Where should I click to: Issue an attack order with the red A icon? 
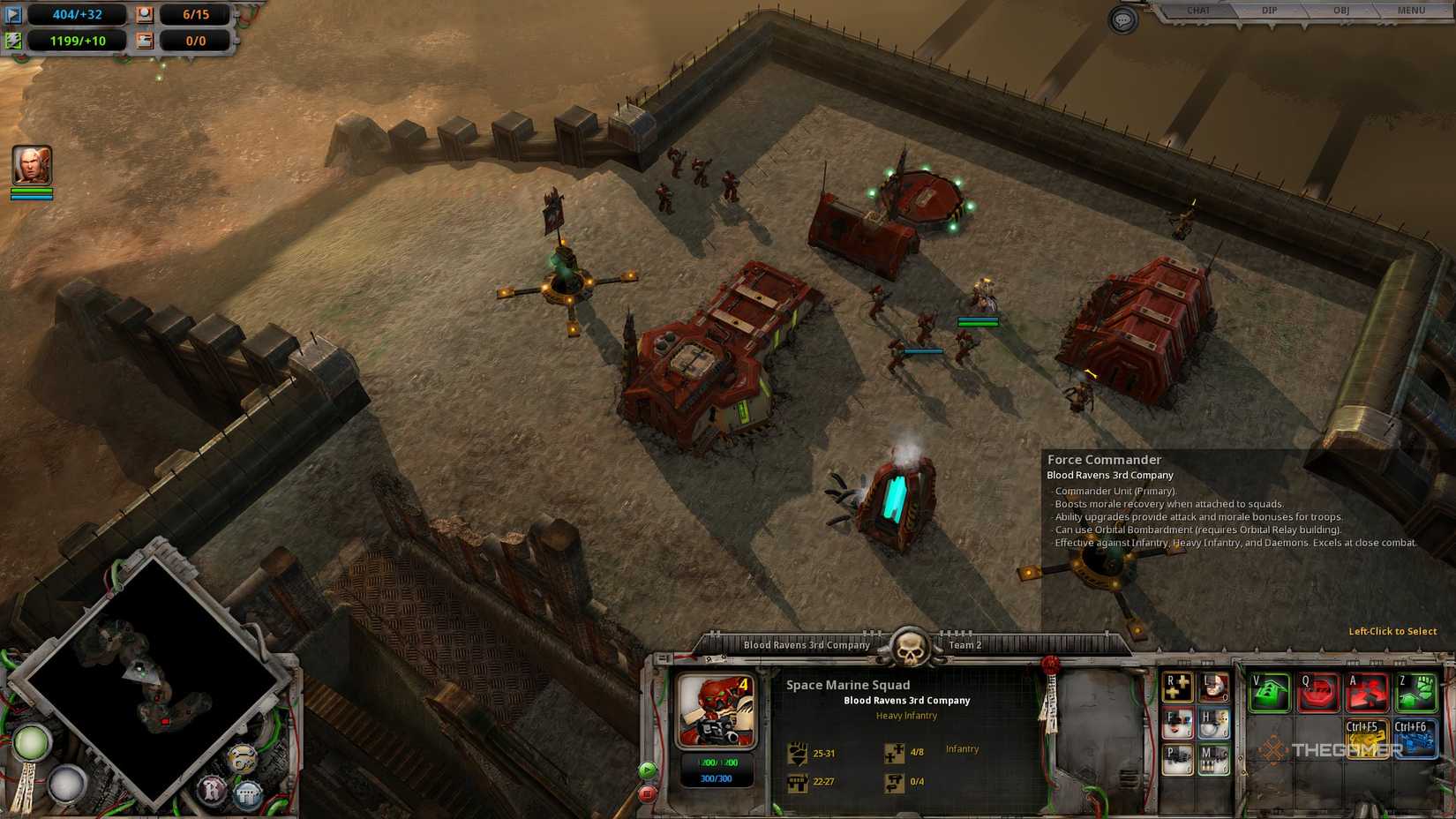(x=1368, y=691)
